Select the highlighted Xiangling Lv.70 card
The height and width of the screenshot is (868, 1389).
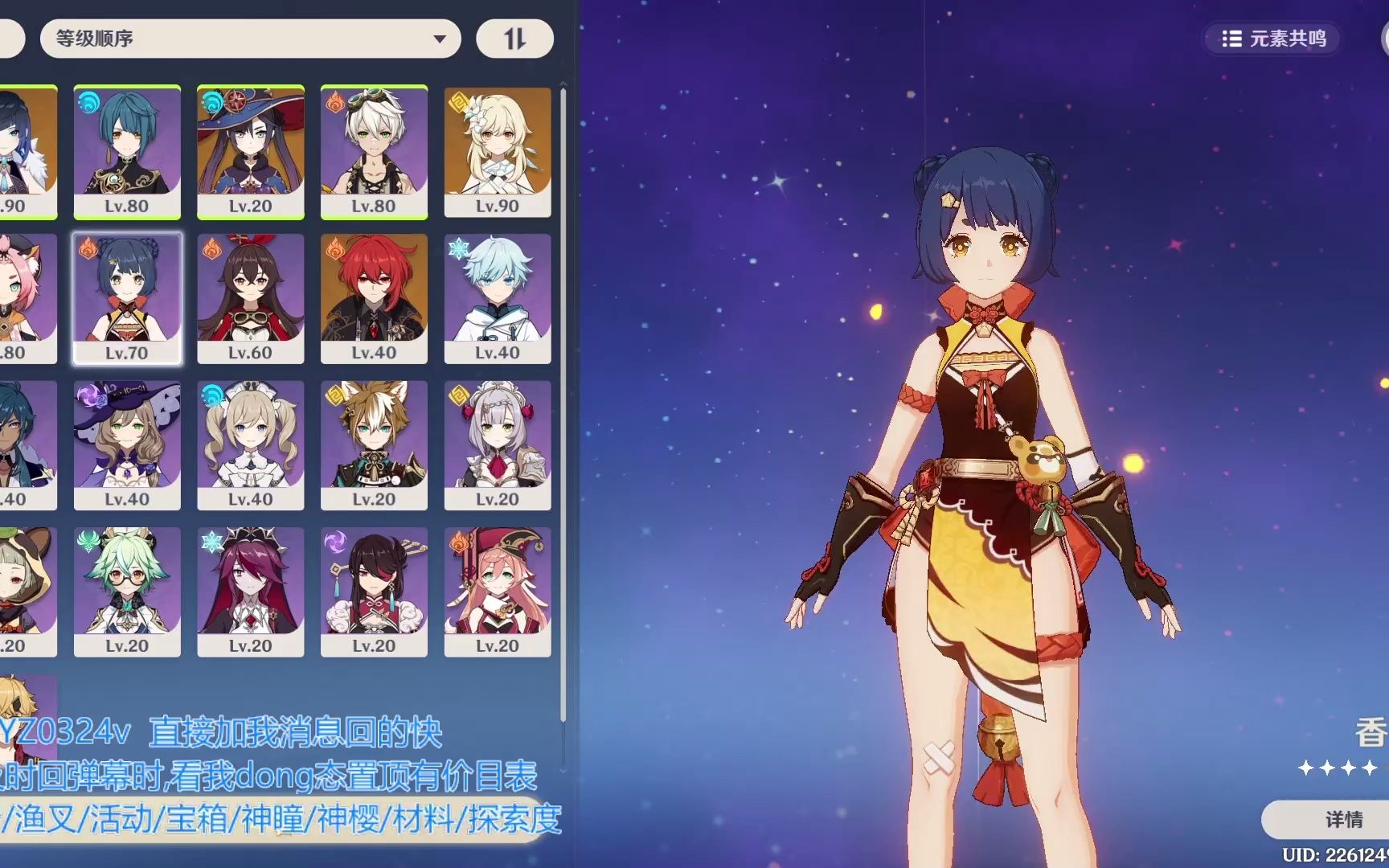128,297
